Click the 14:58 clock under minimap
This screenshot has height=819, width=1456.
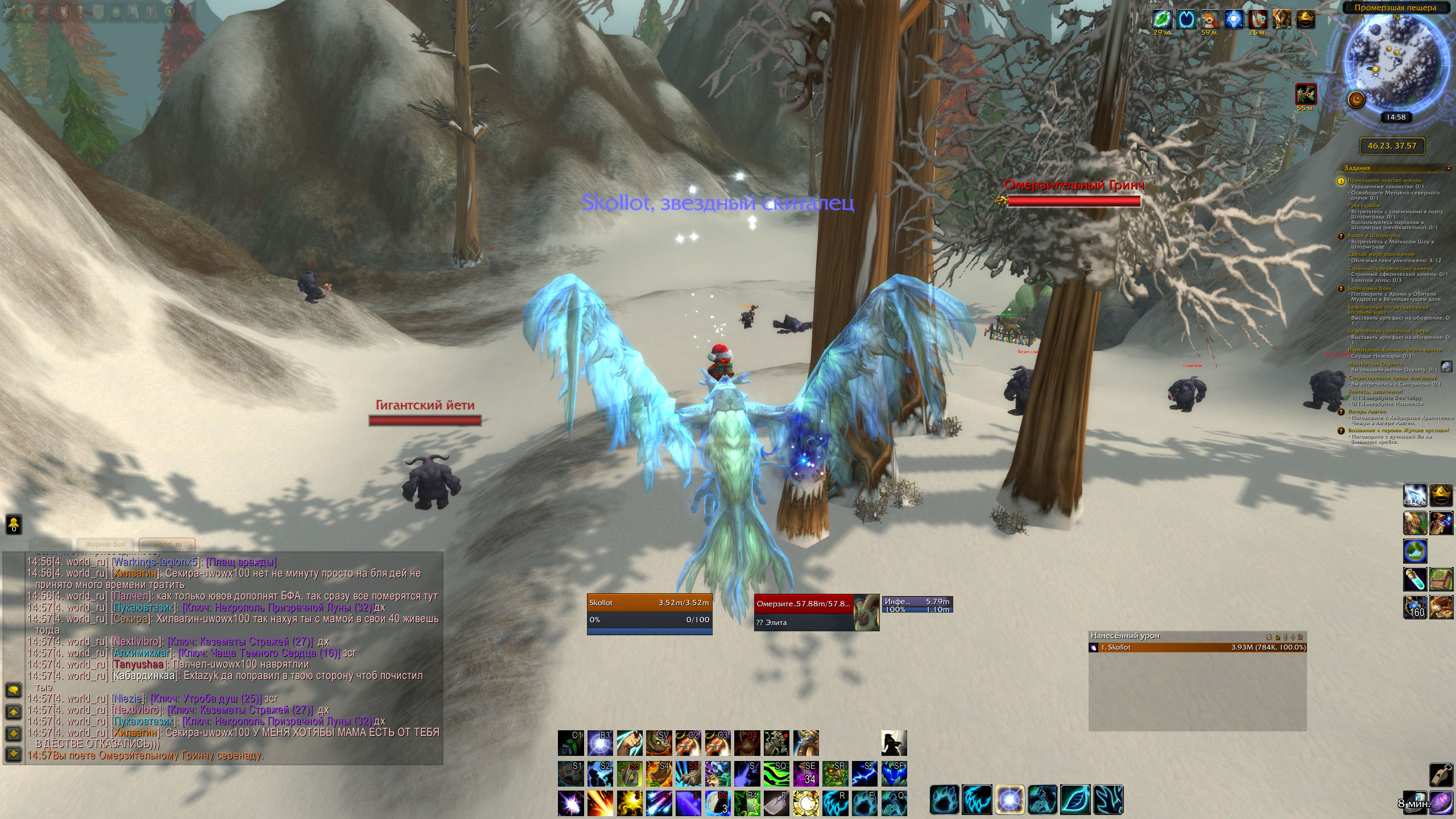[1396, 117]
